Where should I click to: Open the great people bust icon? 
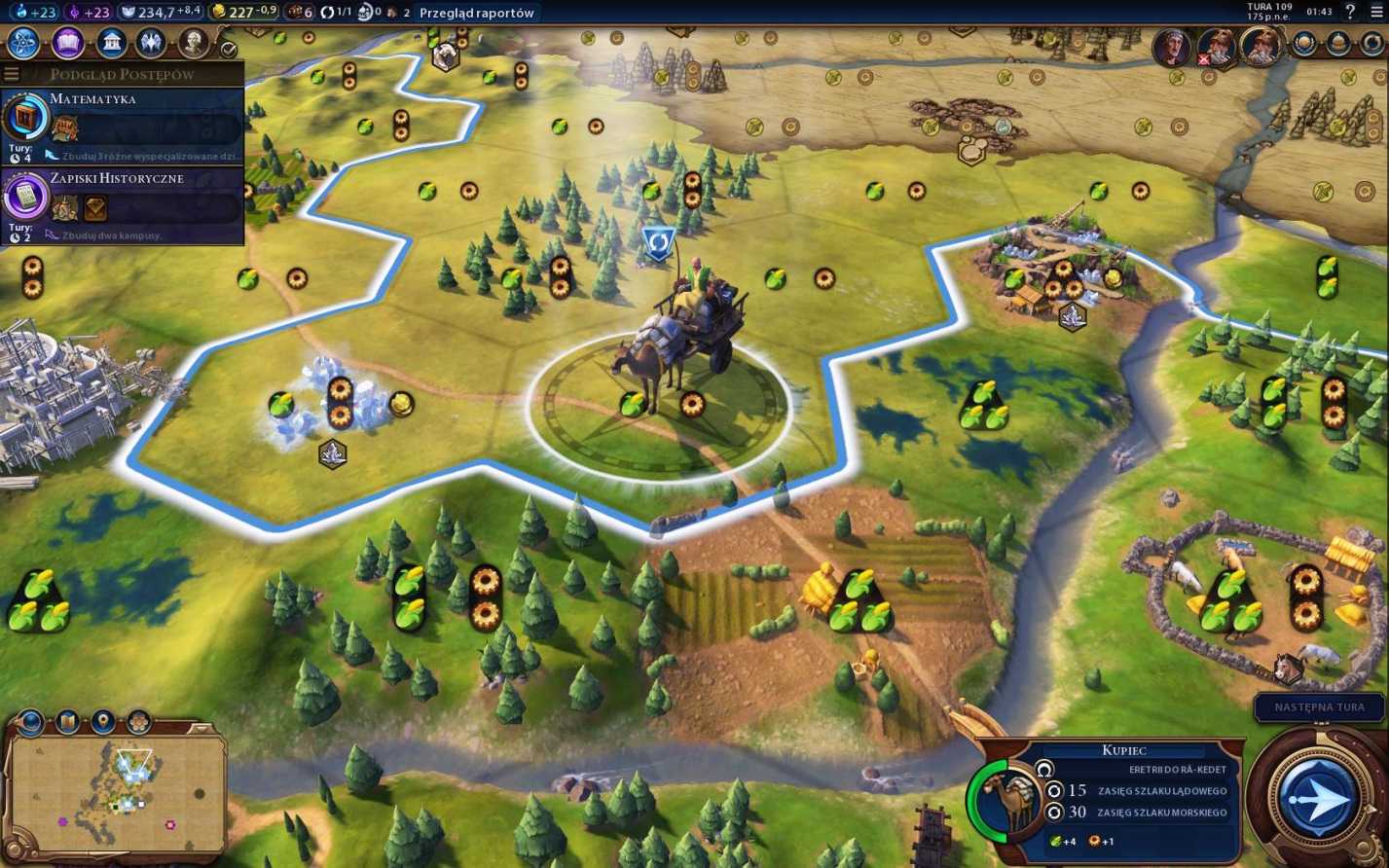point(194,43)
